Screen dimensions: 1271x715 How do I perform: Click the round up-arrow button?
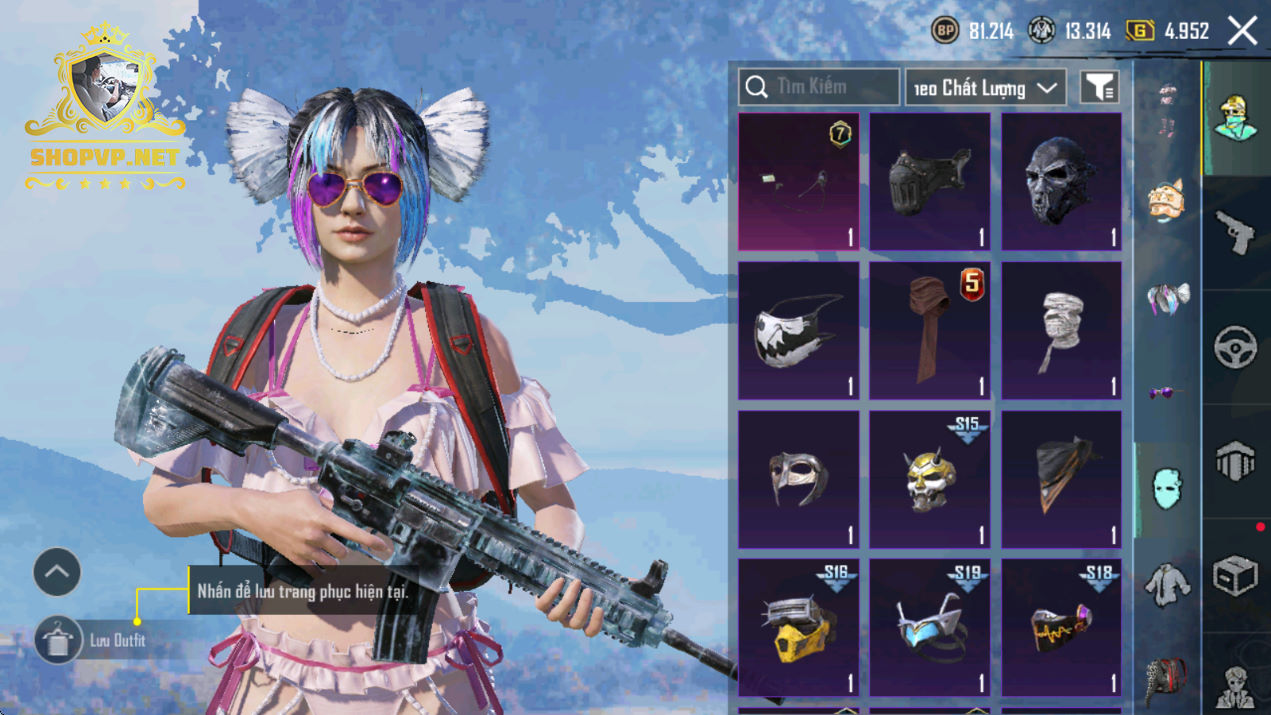coord(57,573)
